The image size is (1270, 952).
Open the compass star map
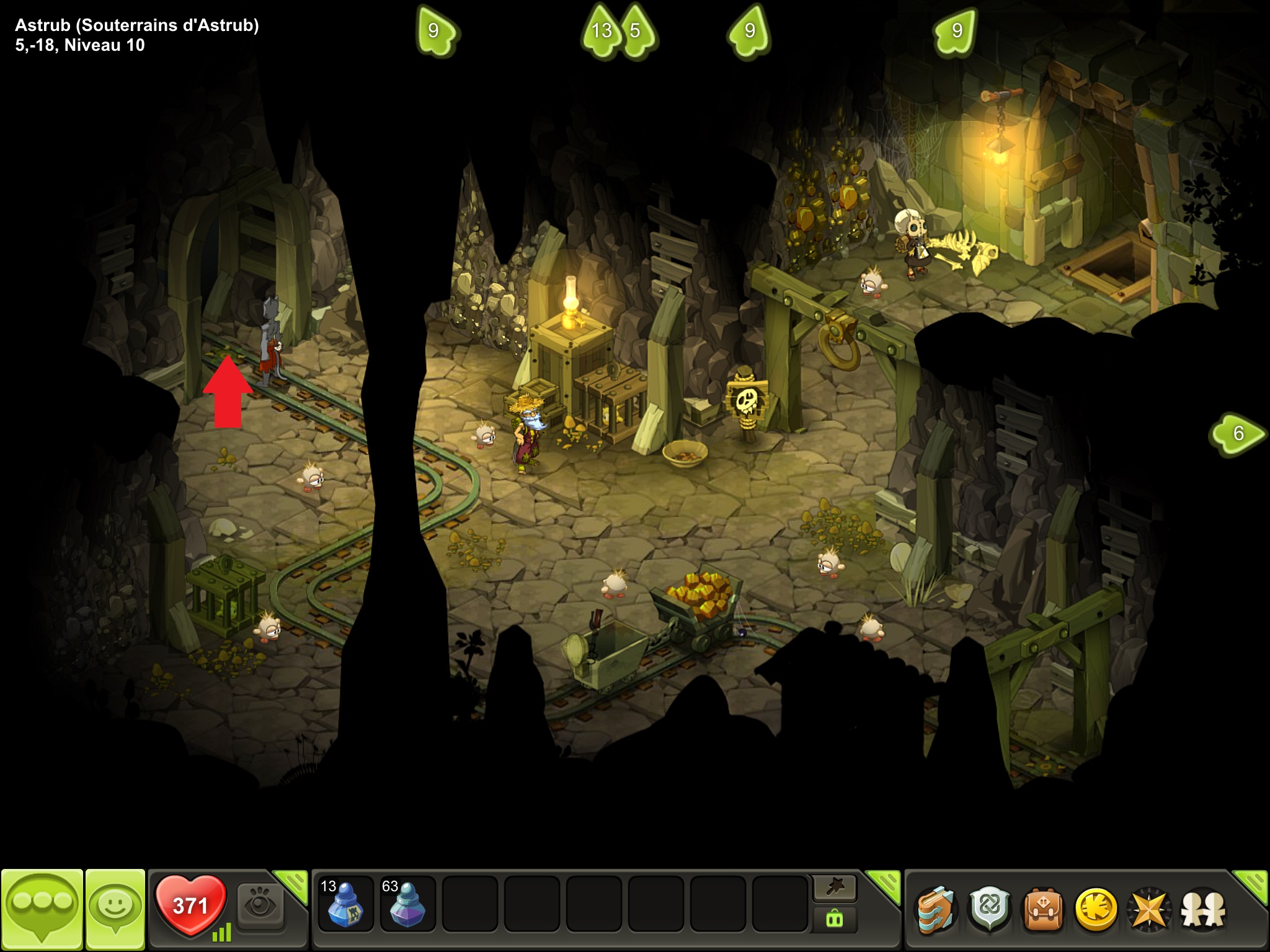point(1150,910)
